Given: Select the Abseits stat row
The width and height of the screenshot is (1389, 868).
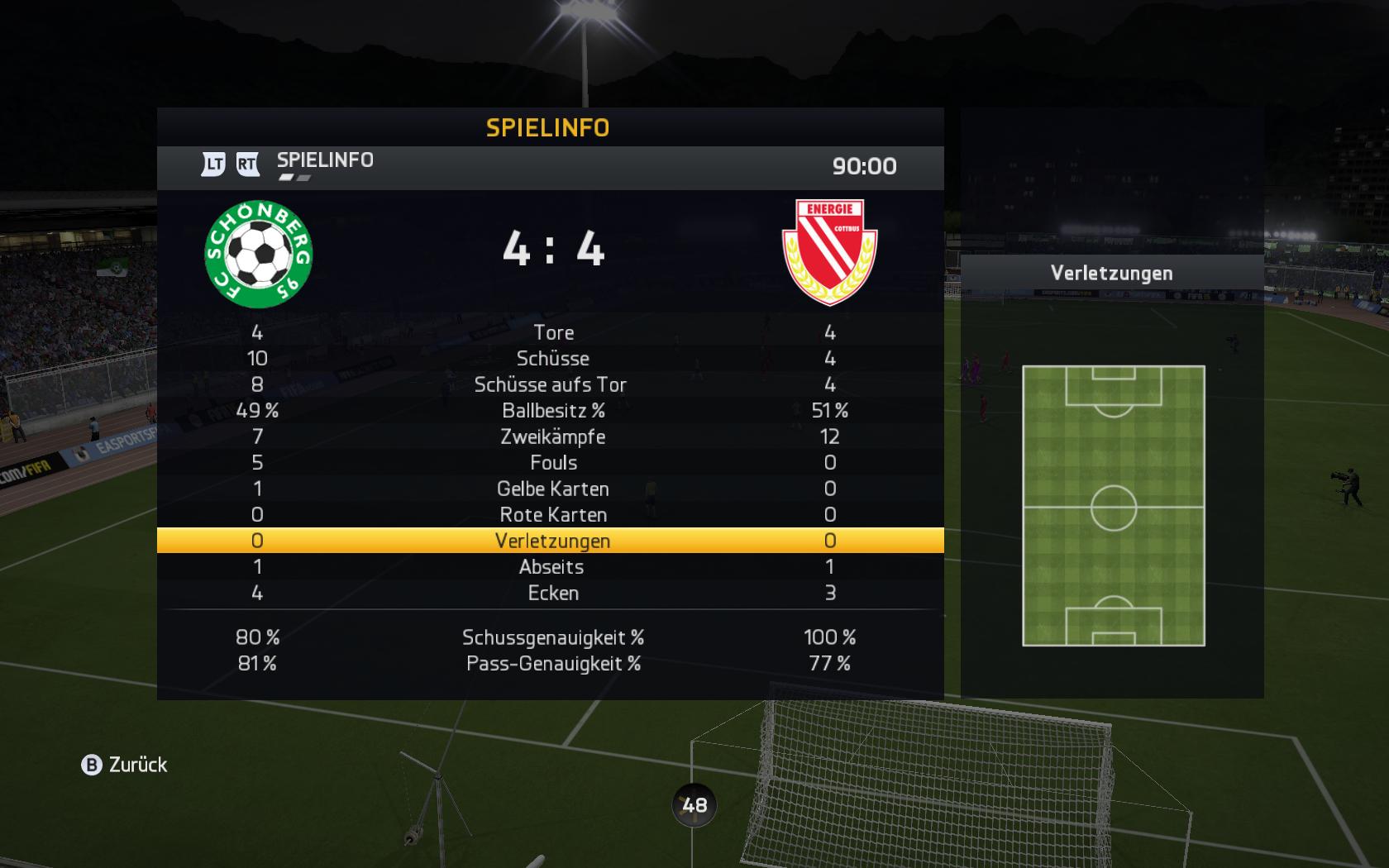Looking at the screenshot, I should click(x=551, y=567).
